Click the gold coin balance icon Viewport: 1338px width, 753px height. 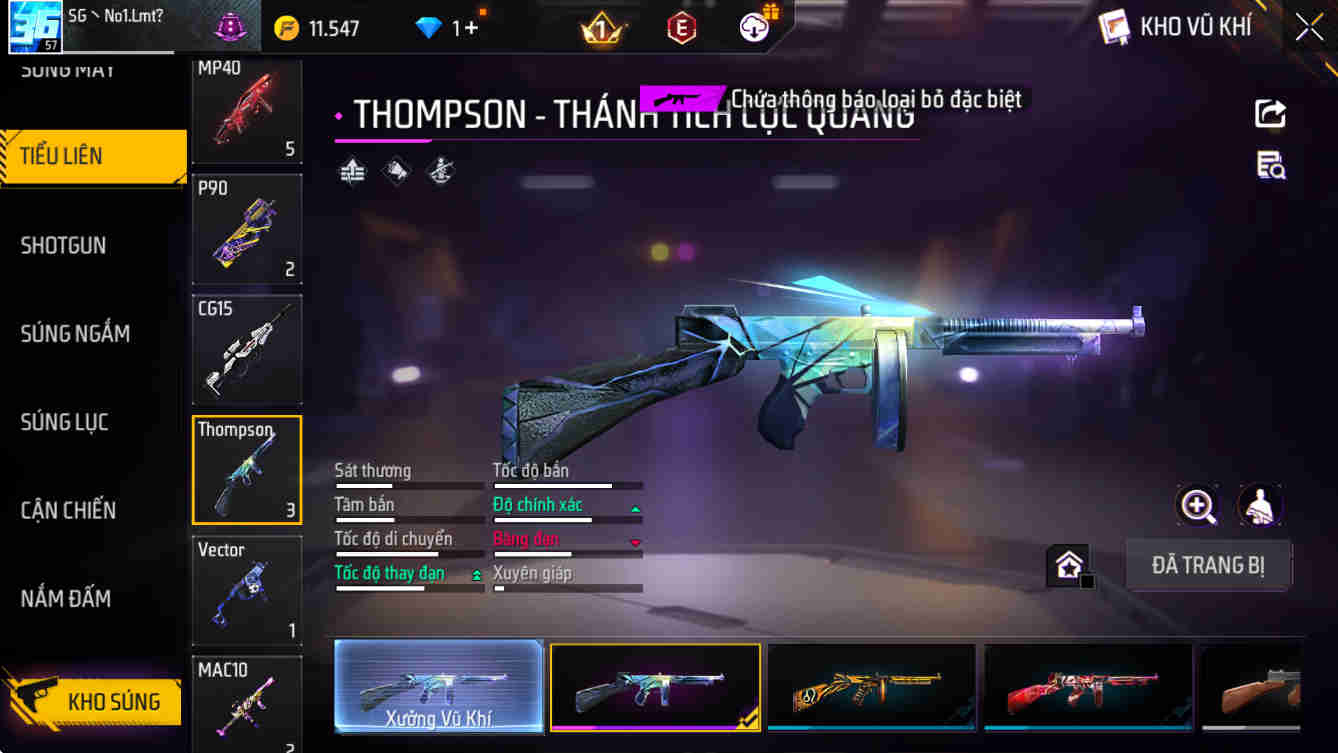point(287,27)
